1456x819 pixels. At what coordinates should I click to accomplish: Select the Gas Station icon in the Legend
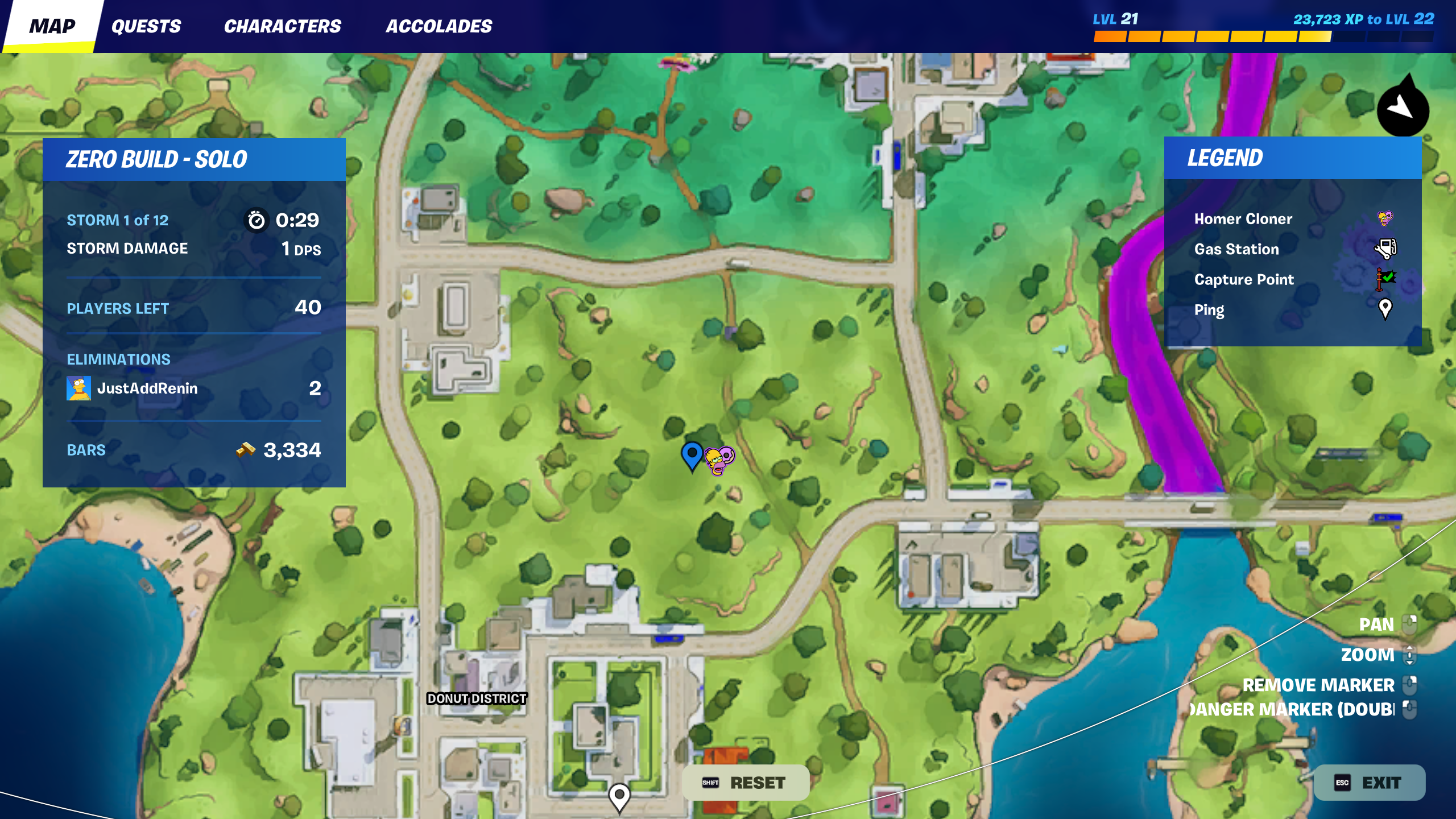point(1386,249)
